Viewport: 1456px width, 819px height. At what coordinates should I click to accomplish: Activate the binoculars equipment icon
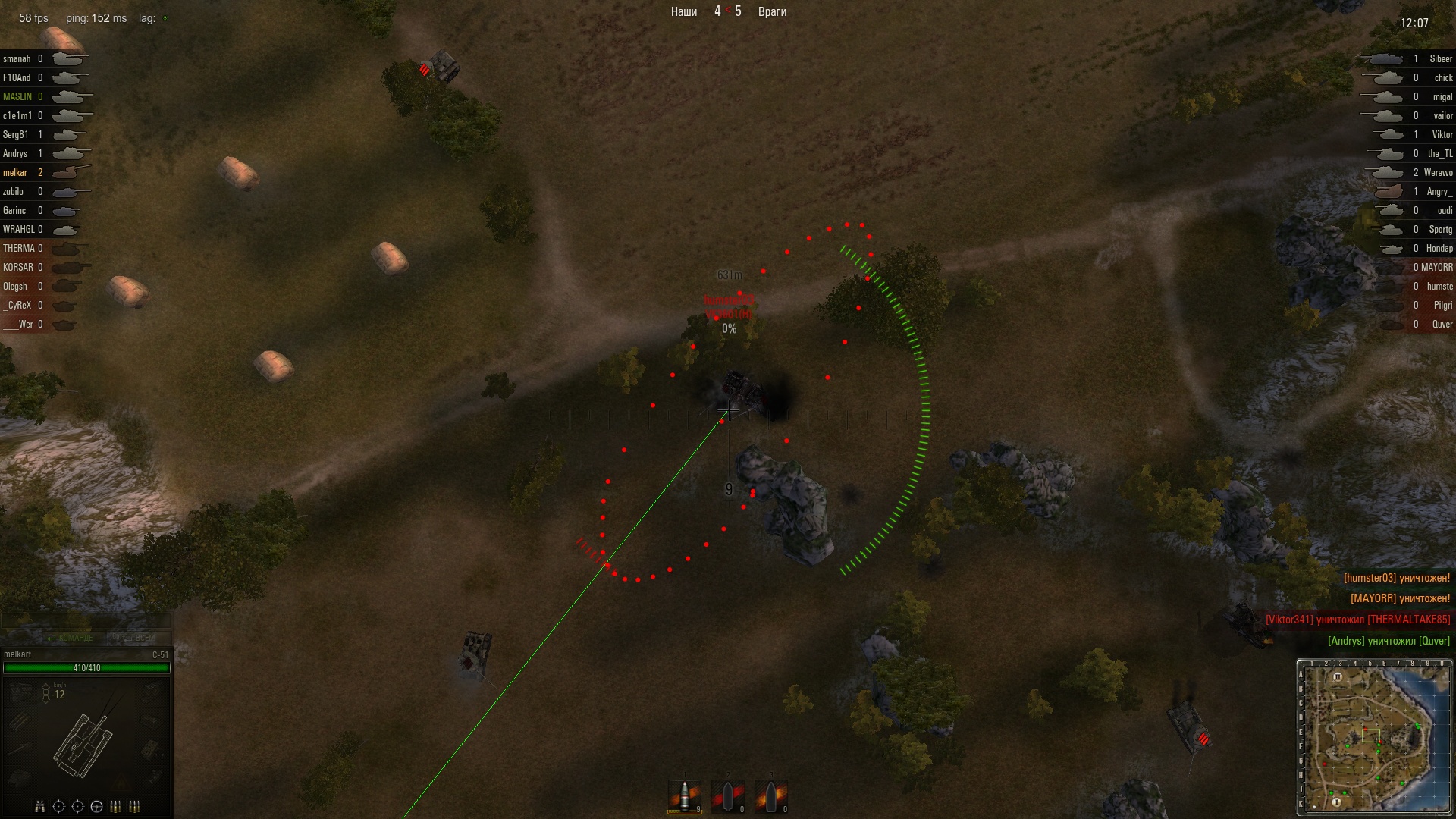(40, 806)
